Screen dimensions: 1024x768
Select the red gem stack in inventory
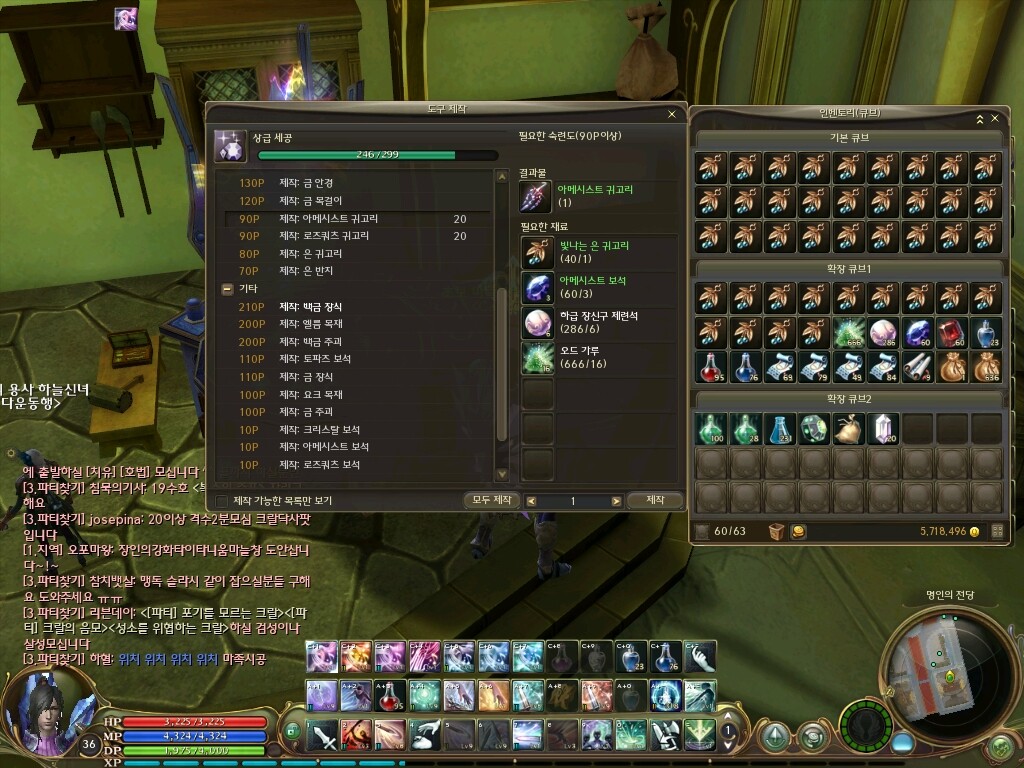(952, 333)
